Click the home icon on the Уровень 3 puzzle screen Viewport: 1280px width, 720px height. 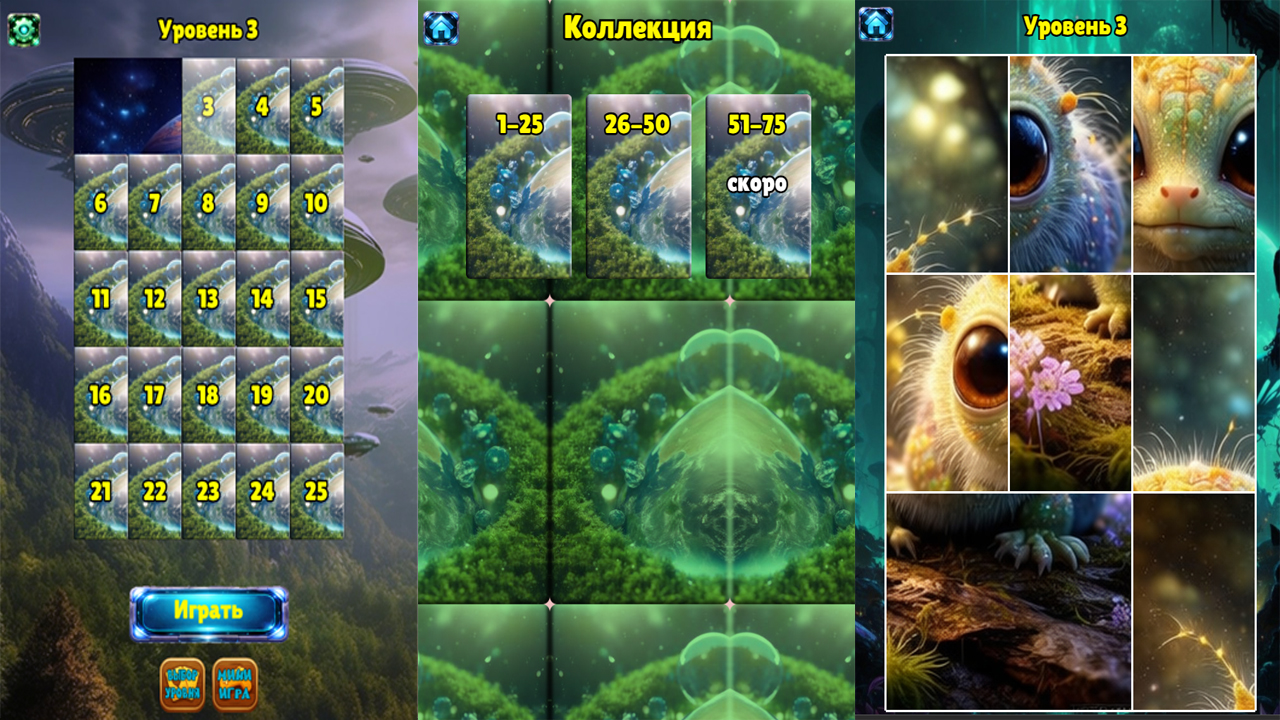point(875,22)
